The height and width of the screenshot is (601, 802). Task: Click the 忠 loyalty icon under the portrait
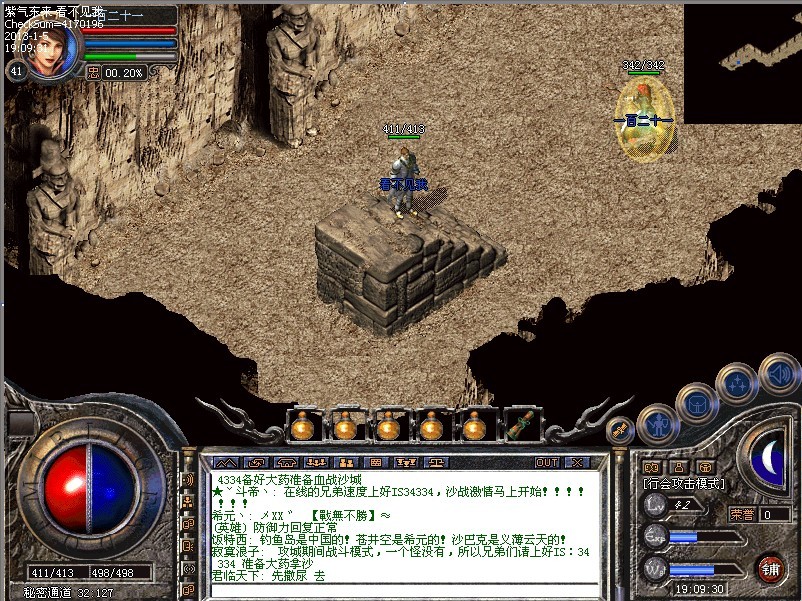pyautogui.click(x=92, y=72)
